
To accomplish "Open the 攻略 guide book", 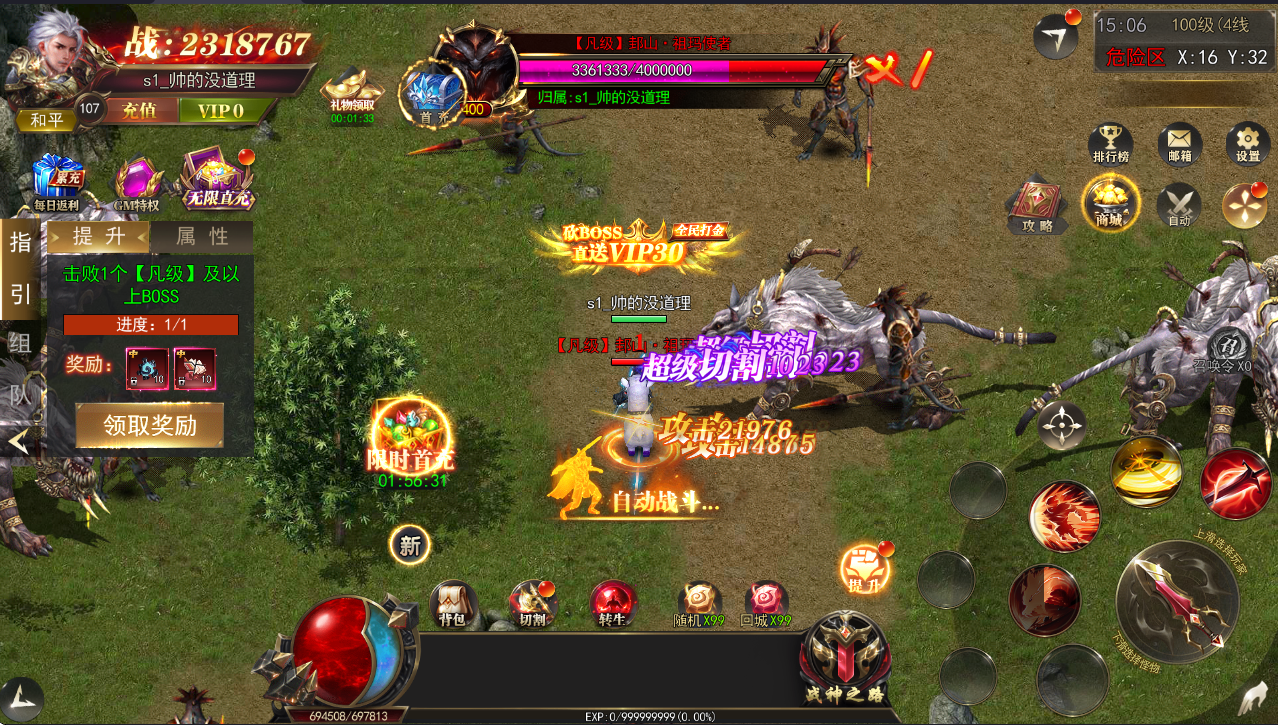I will pos(1037,205).
